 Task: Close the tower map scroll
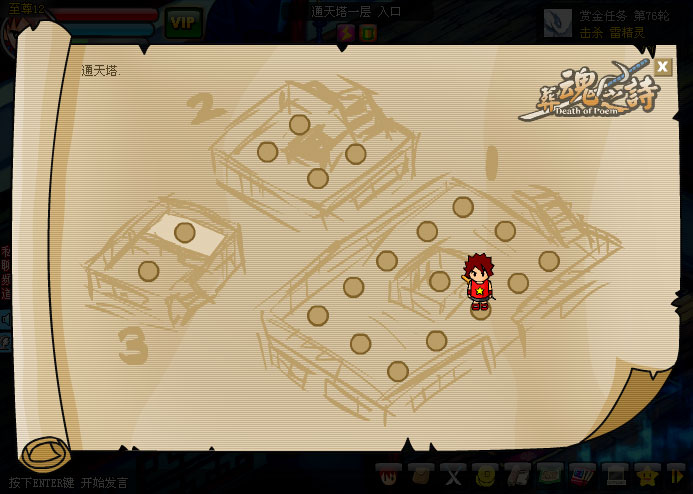pos(662,67)
